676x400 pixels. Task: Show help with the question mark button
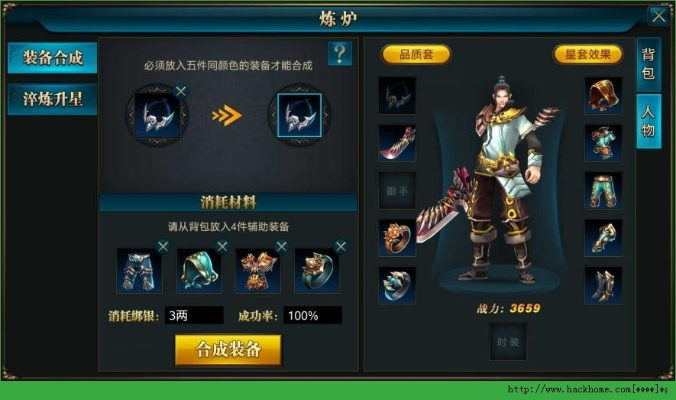tap(340, 54)
